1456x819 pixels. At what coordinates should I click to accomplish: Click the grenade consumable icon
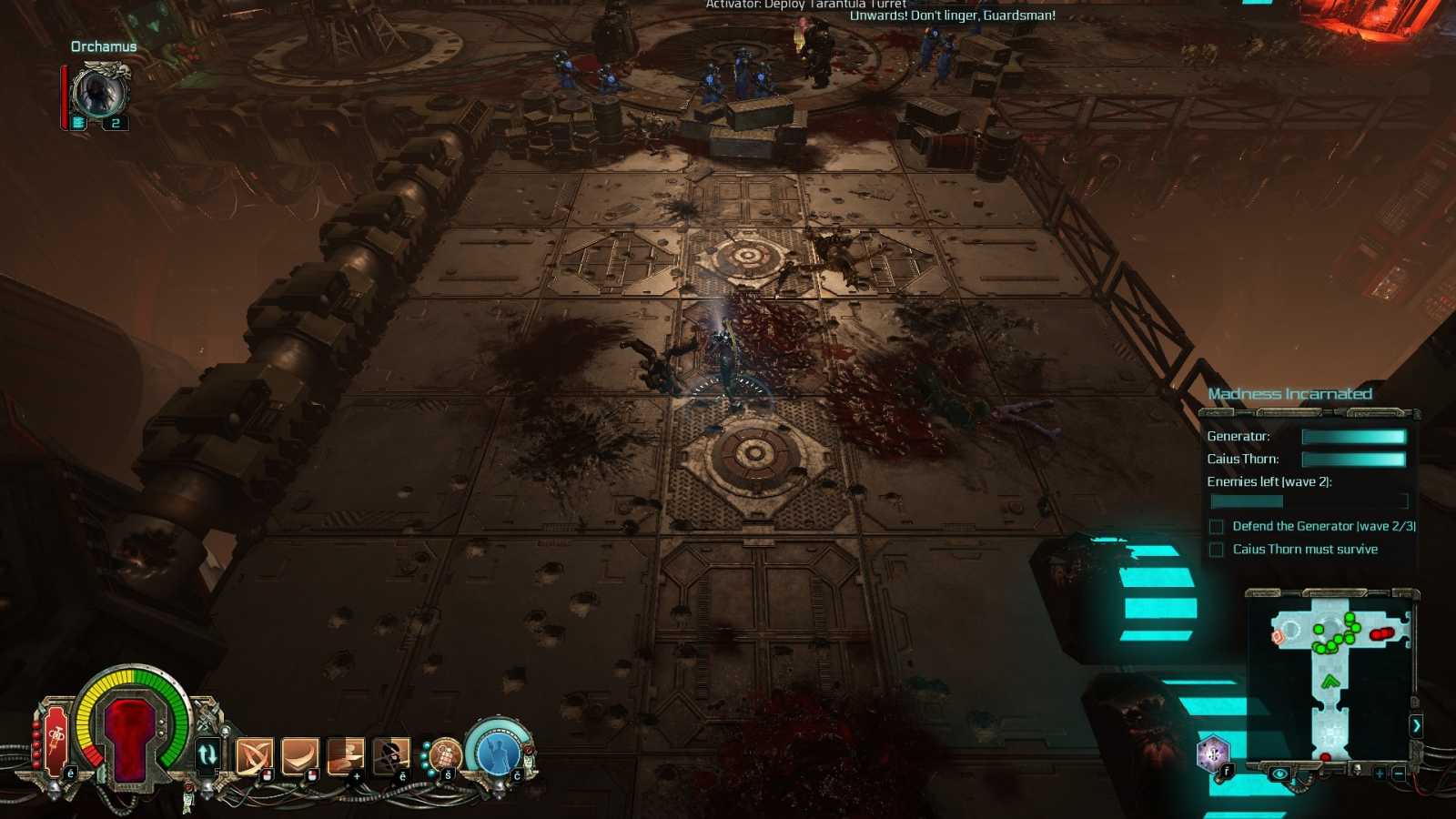point(446,755)
